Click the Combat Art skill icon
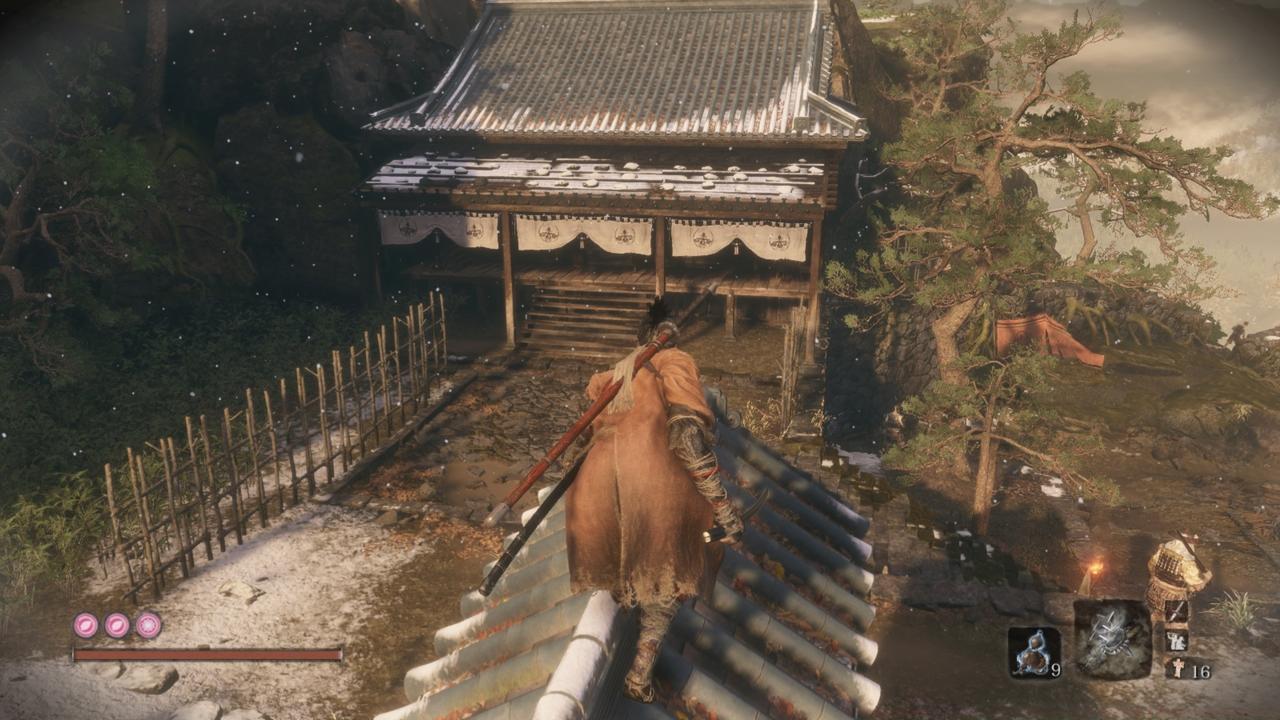Viewport: 1280px width, 720px height. tap(1177, 641)
